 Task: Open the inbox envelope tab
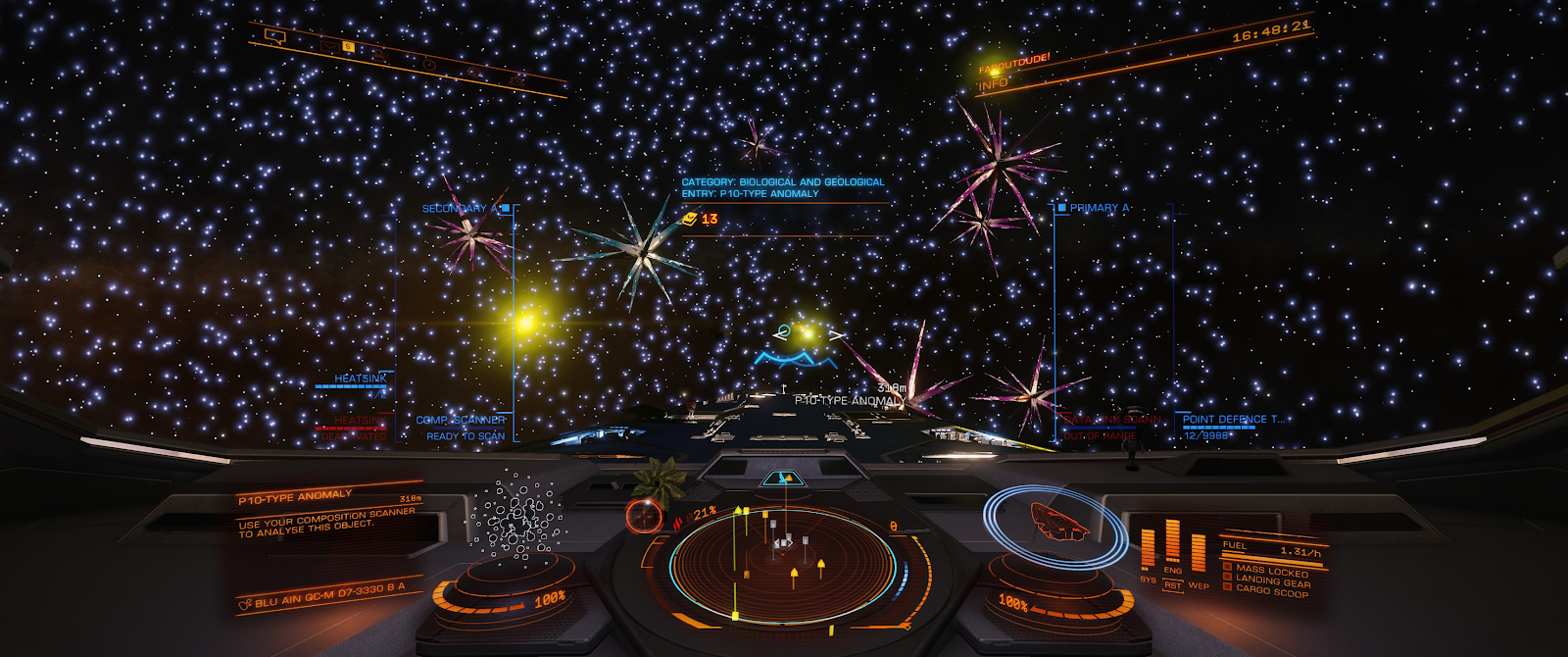point(328,45)
